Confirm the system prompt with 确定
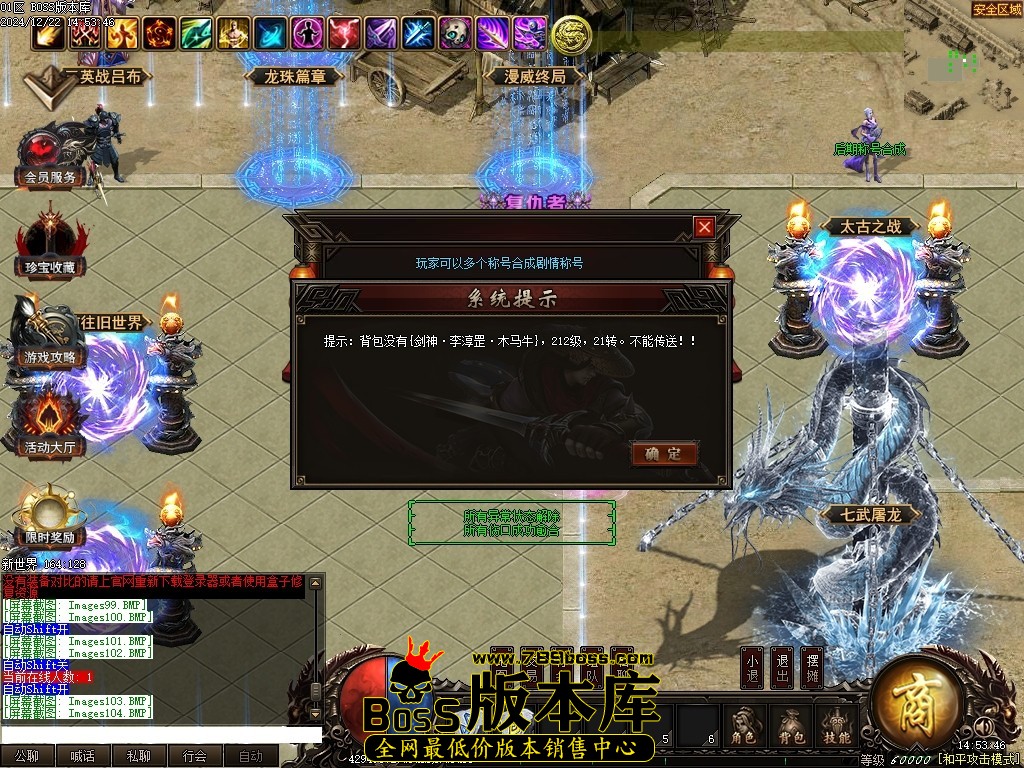The height and width of the screenshot is (768, 1024). coord(664,454)
